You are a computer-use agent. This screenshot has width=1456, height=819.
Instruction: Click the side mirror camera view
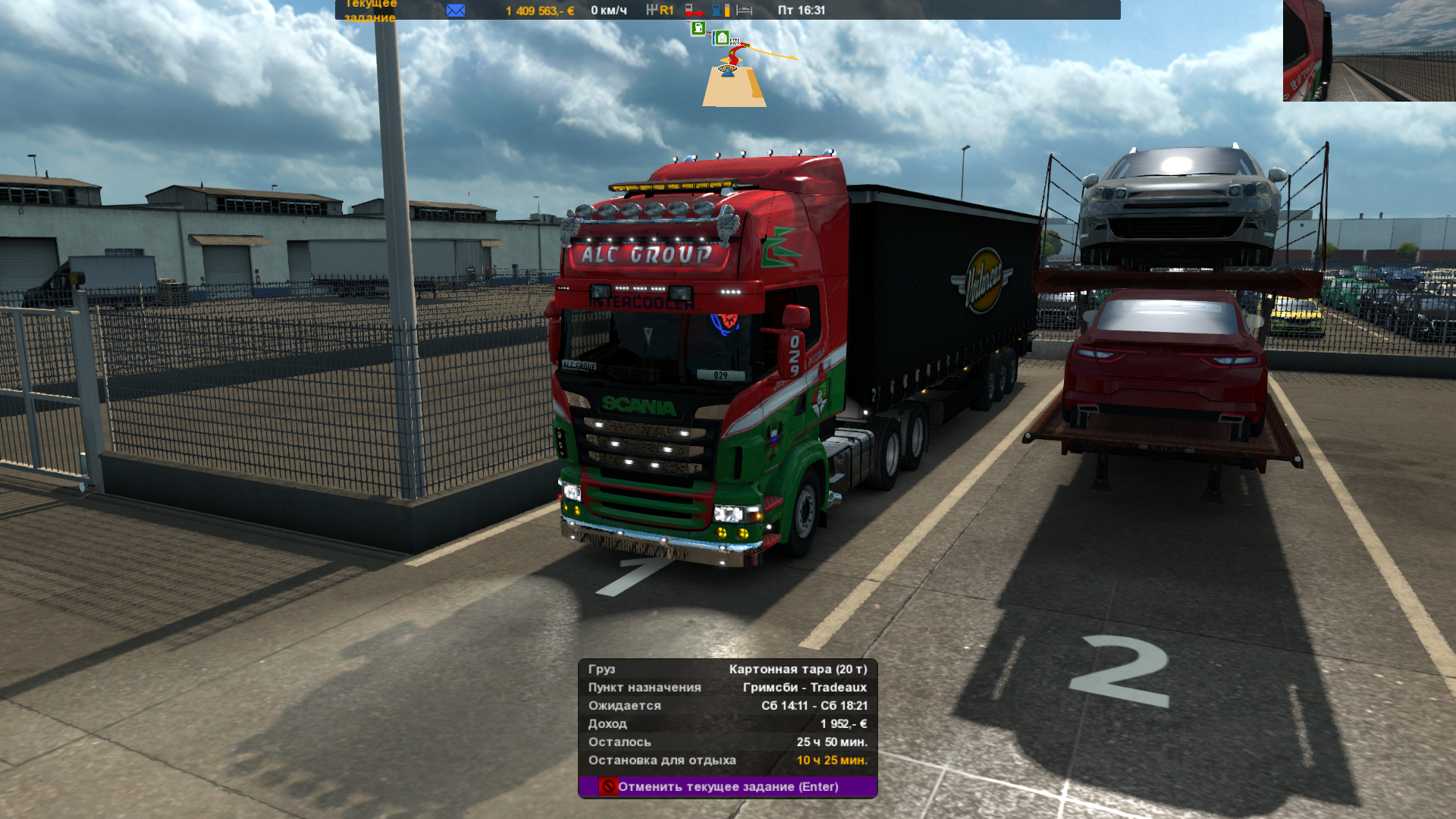(1369, 50)
